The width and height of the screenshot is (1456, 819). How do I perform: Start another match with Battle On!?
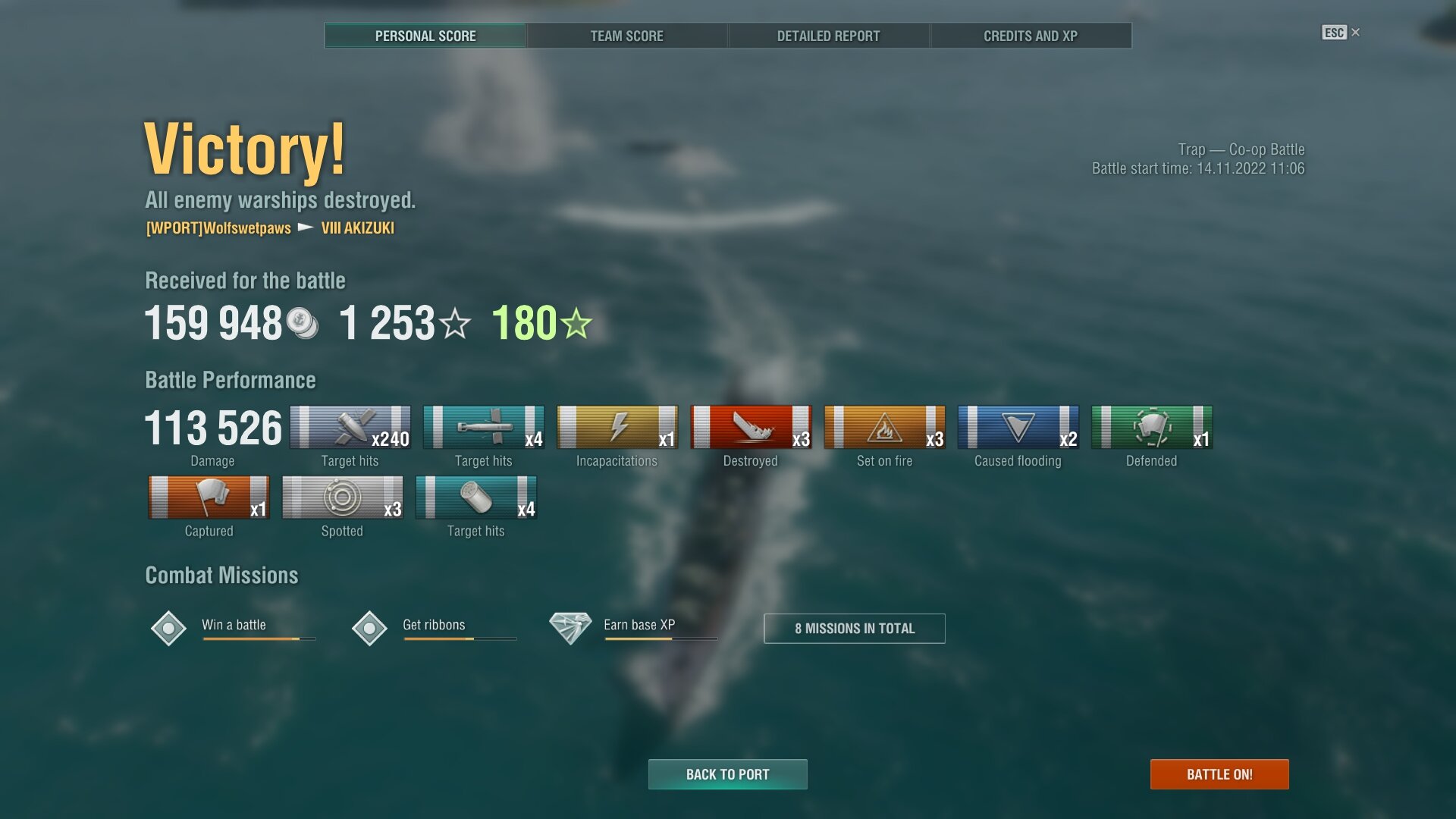point(1219,774)
